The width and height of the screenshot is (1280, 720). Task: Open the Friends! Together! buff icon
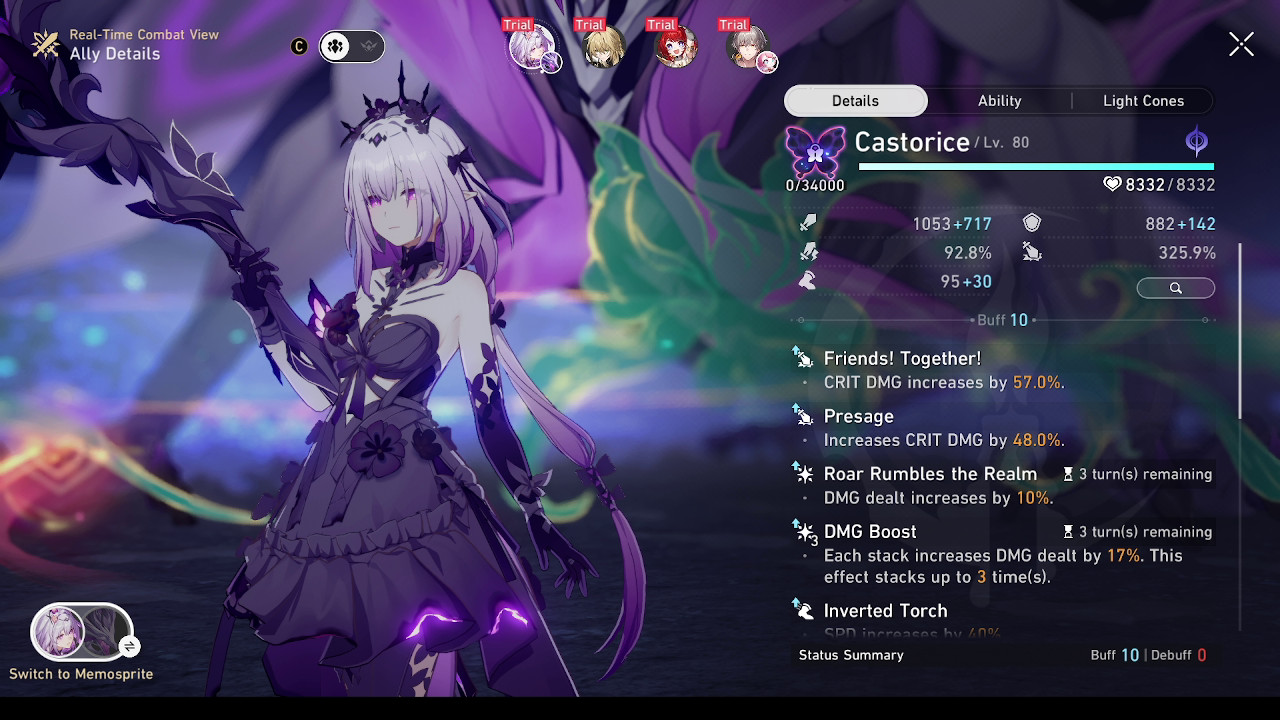point(806,357)
